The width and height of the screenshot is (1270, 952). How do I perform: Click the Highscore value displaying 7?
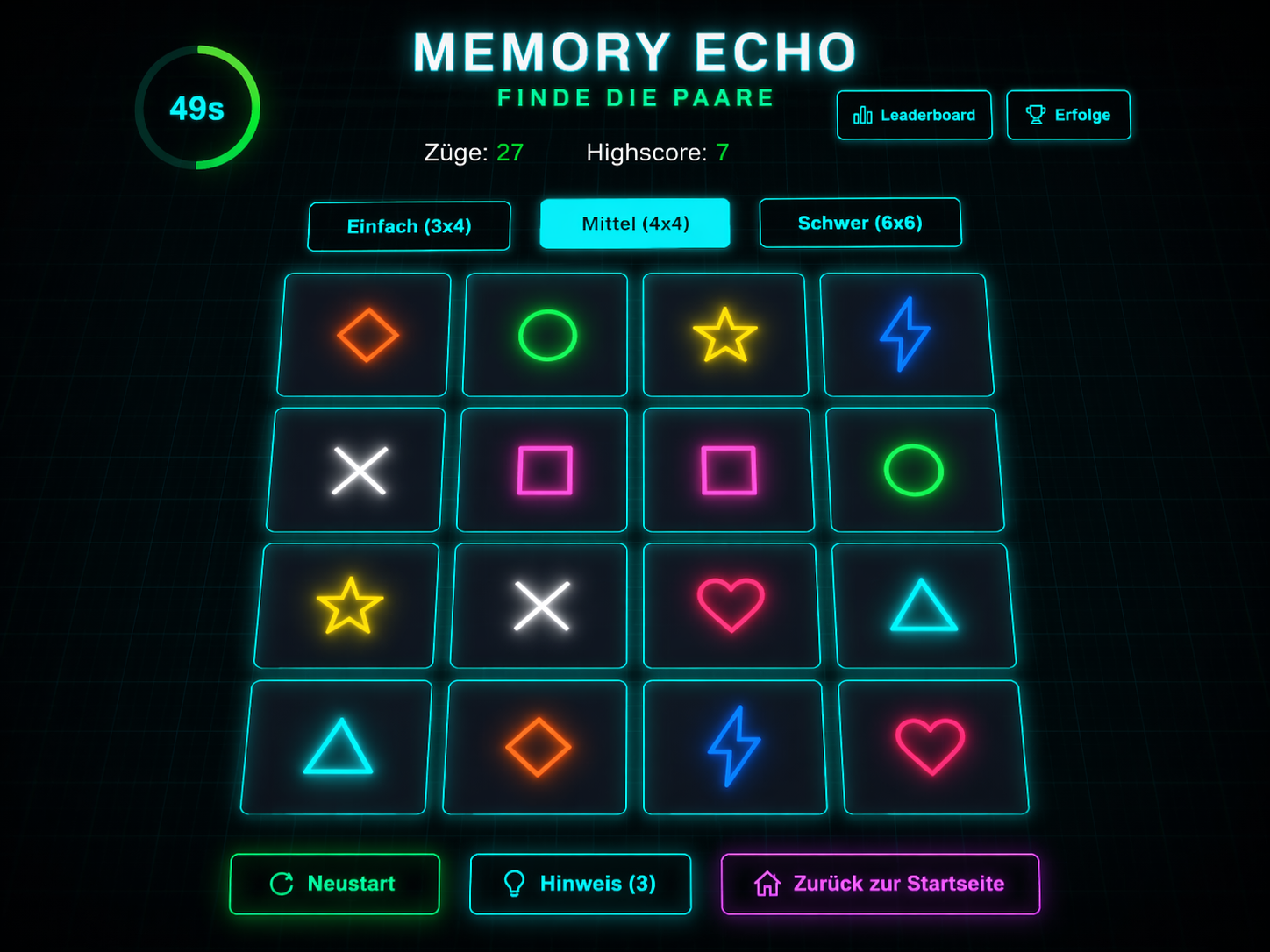click(721, 153)
